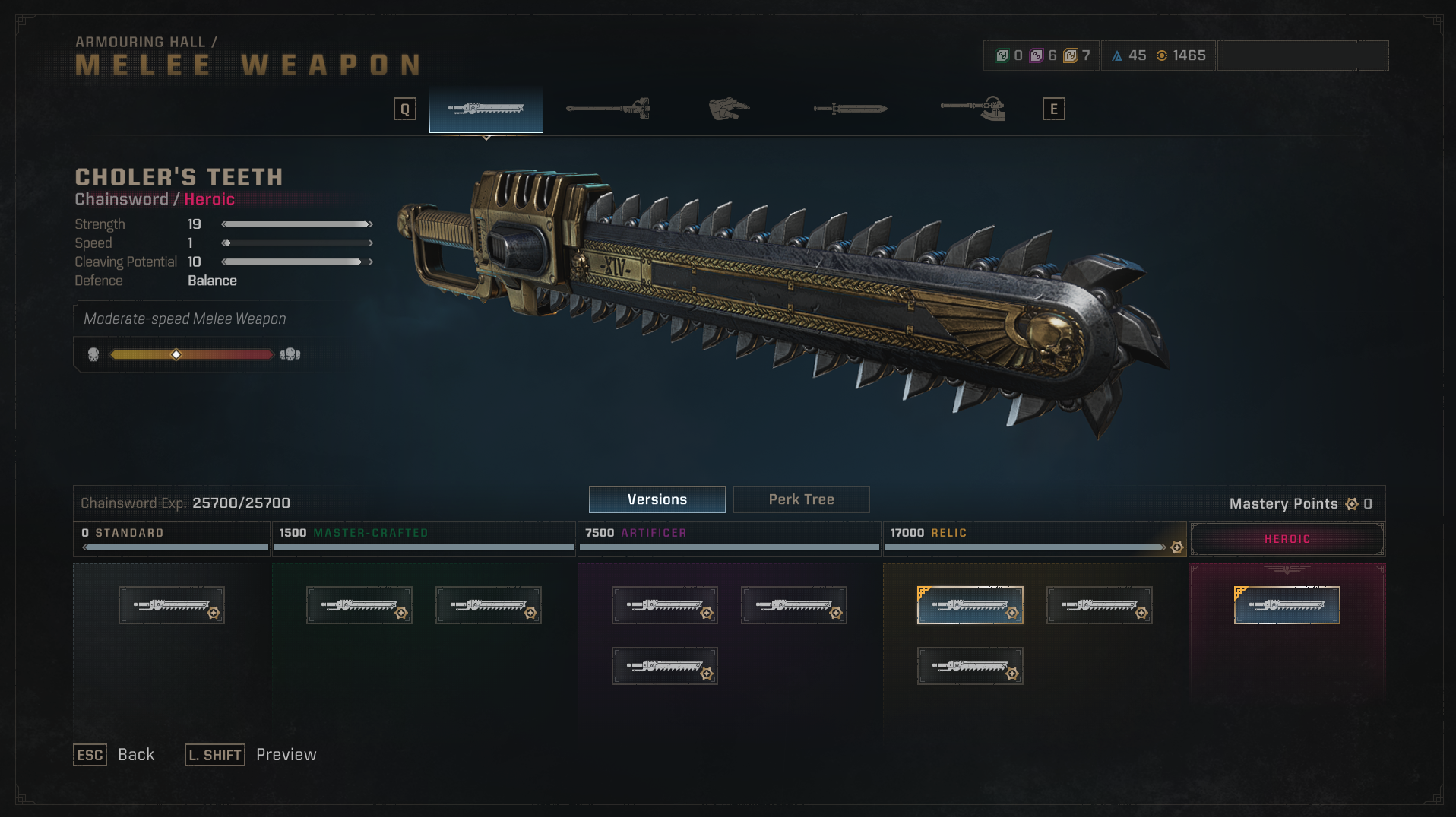This screenshot has width=1456, height=818.
Task: Click the Q previous category key prompt
Action: coord(404,109)
